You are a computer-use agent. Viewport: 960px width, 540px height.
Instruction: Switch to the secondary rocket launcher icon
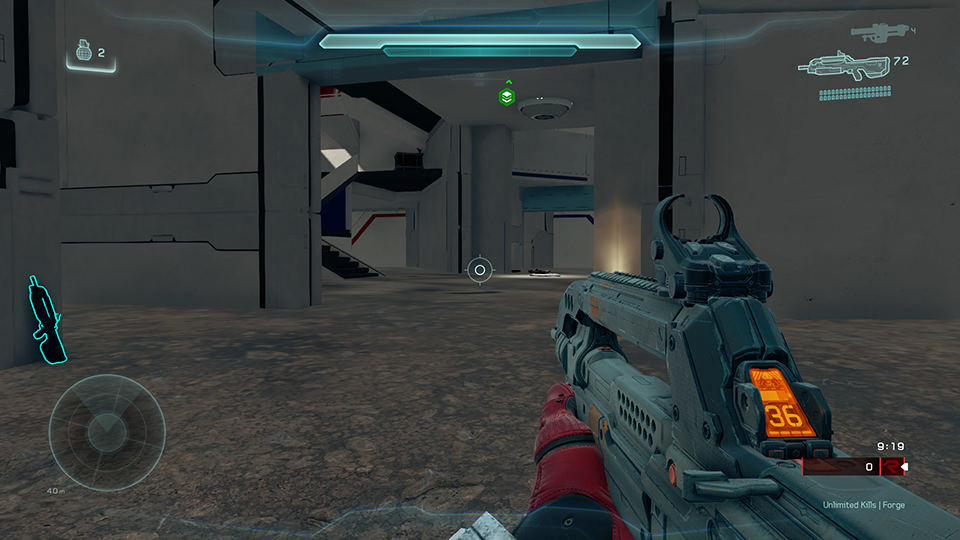click(x=878, y=32)
